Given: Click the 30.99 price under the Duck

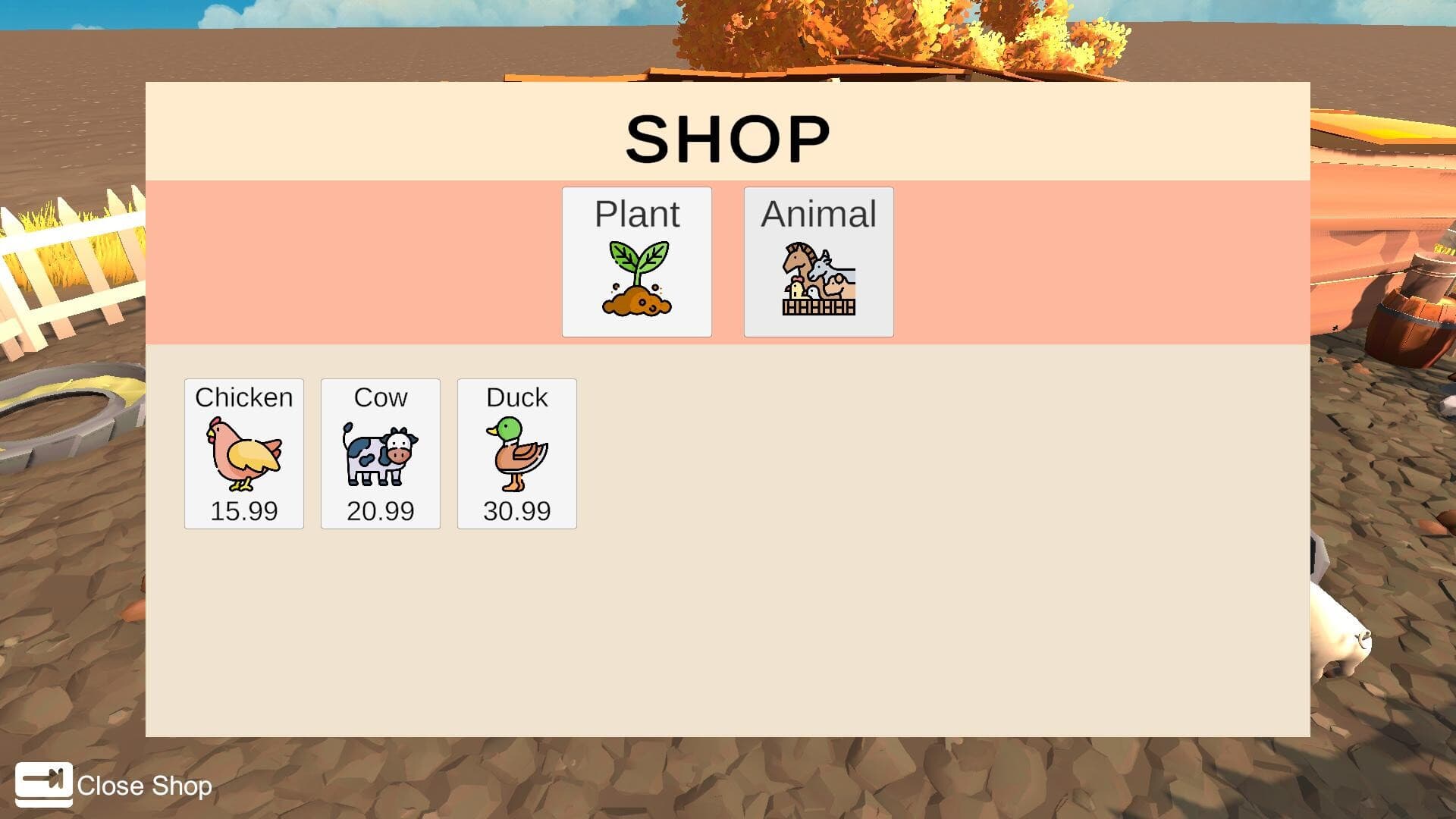Looking at the screenshot, I should click(516, 511).
